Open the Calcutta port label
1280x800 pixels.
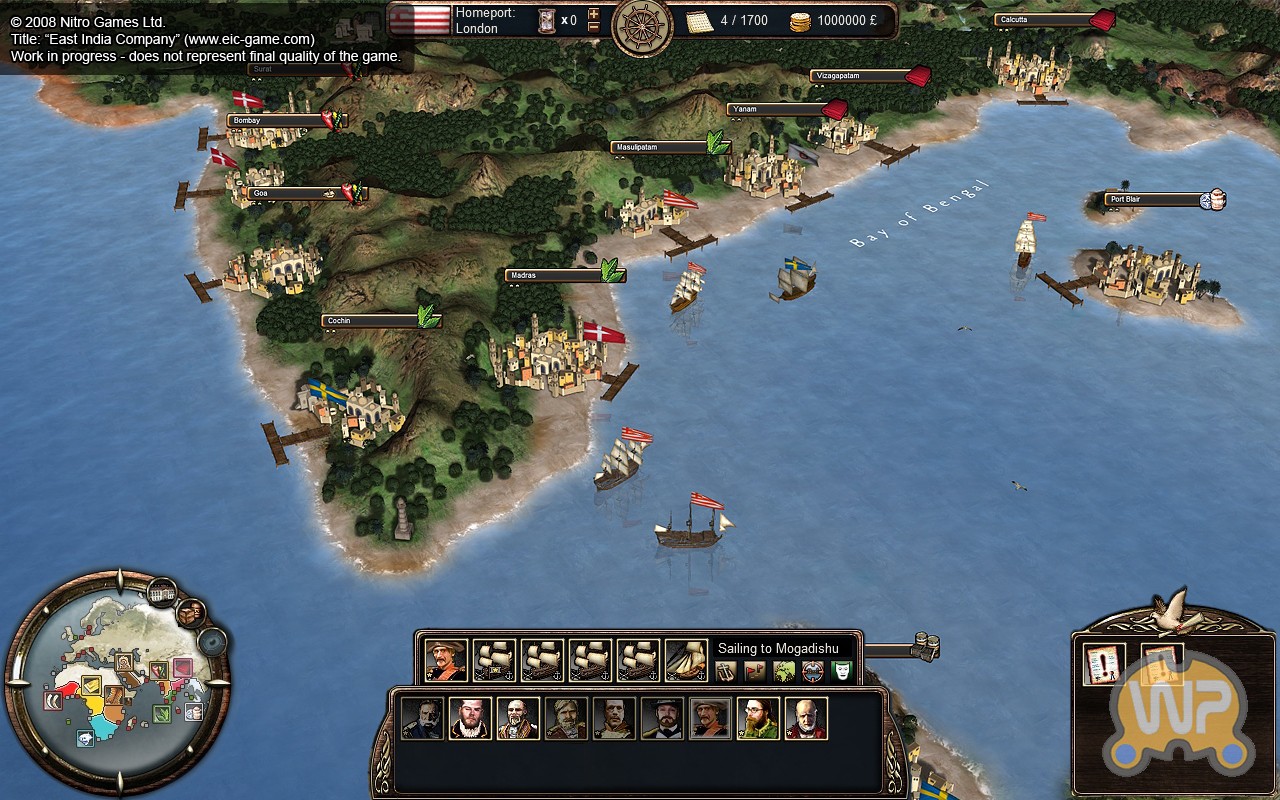(x=1044, y=20)
